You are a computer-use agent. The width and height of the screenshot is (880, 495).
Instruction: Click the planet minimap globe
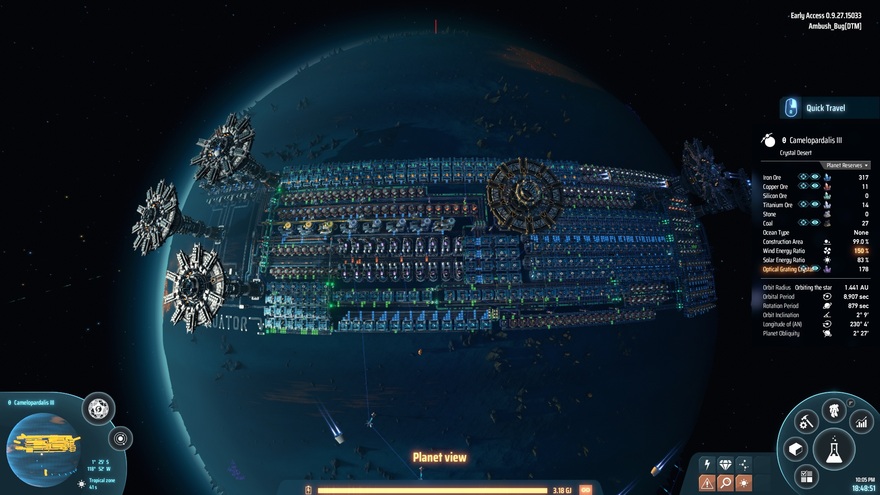(x=45, y=448)
